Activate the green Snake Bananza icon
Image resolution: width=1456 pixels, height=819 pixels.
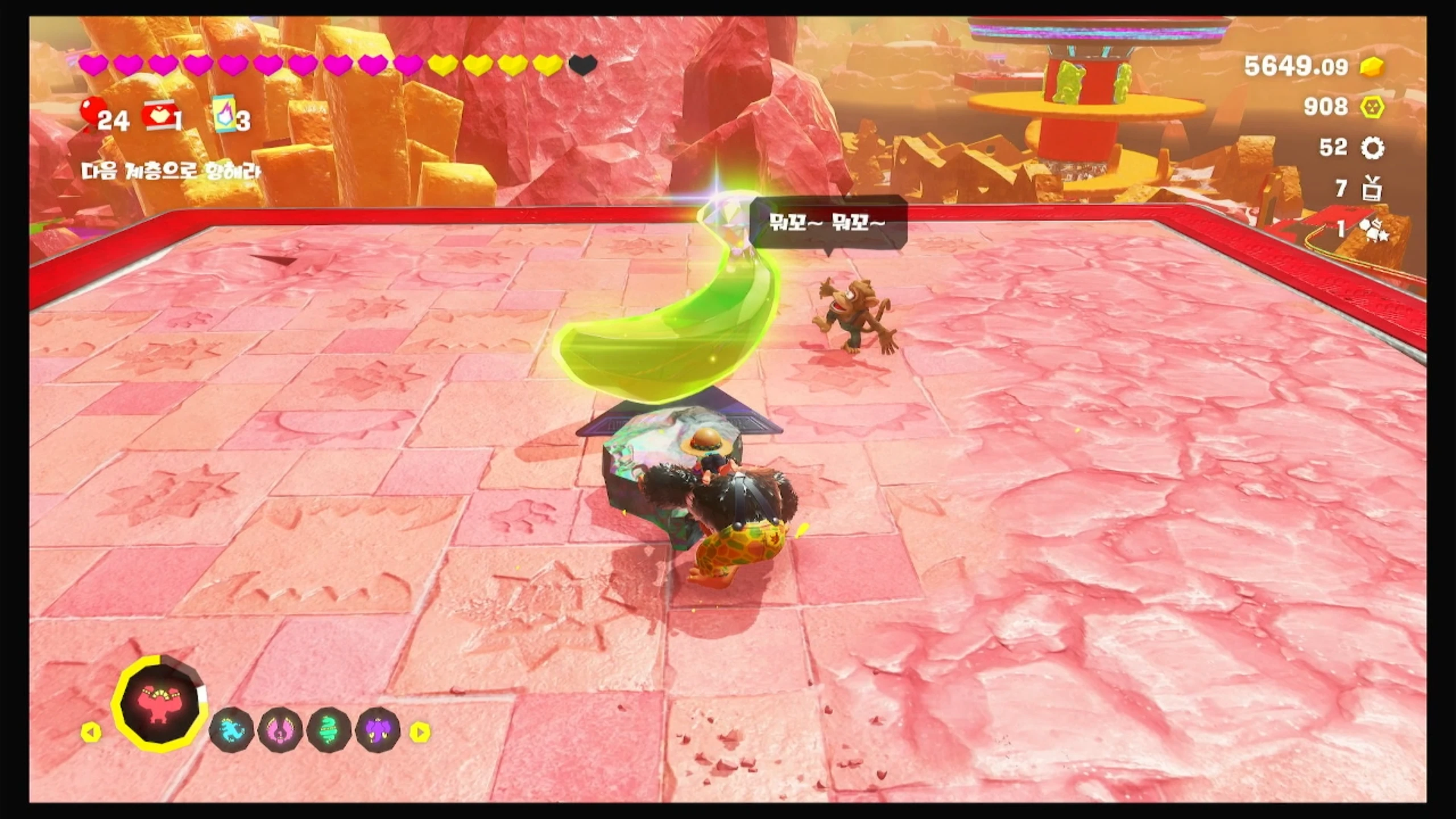coord(329,730)
